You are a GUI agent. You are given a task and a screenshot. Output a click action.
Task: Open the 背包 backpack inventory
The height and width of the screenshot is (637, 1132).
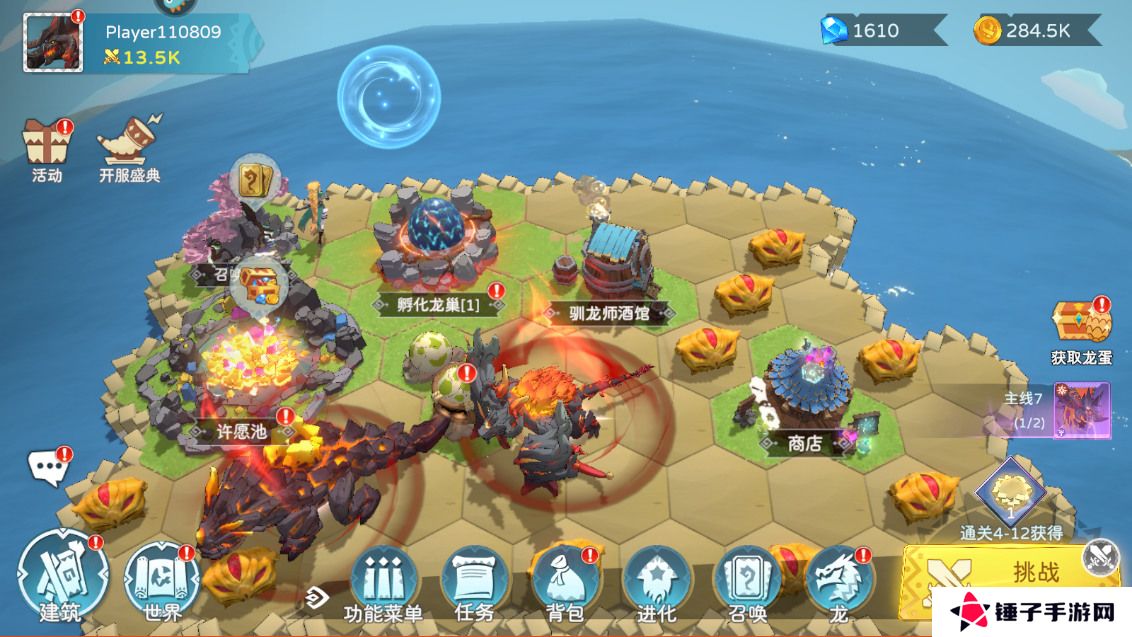[x=565, y=583]
